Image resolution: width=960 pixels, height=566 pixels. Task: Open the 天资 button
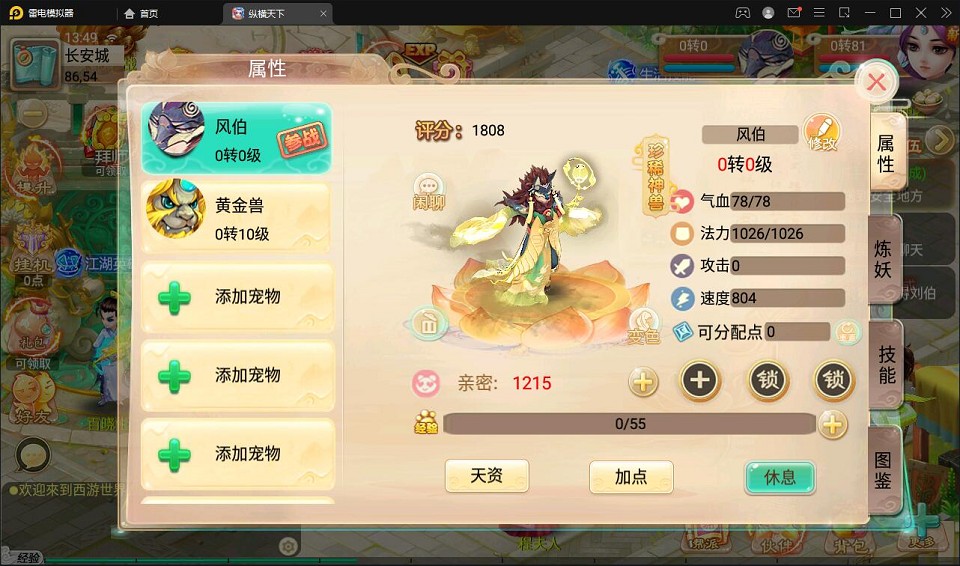pos(486,476)
